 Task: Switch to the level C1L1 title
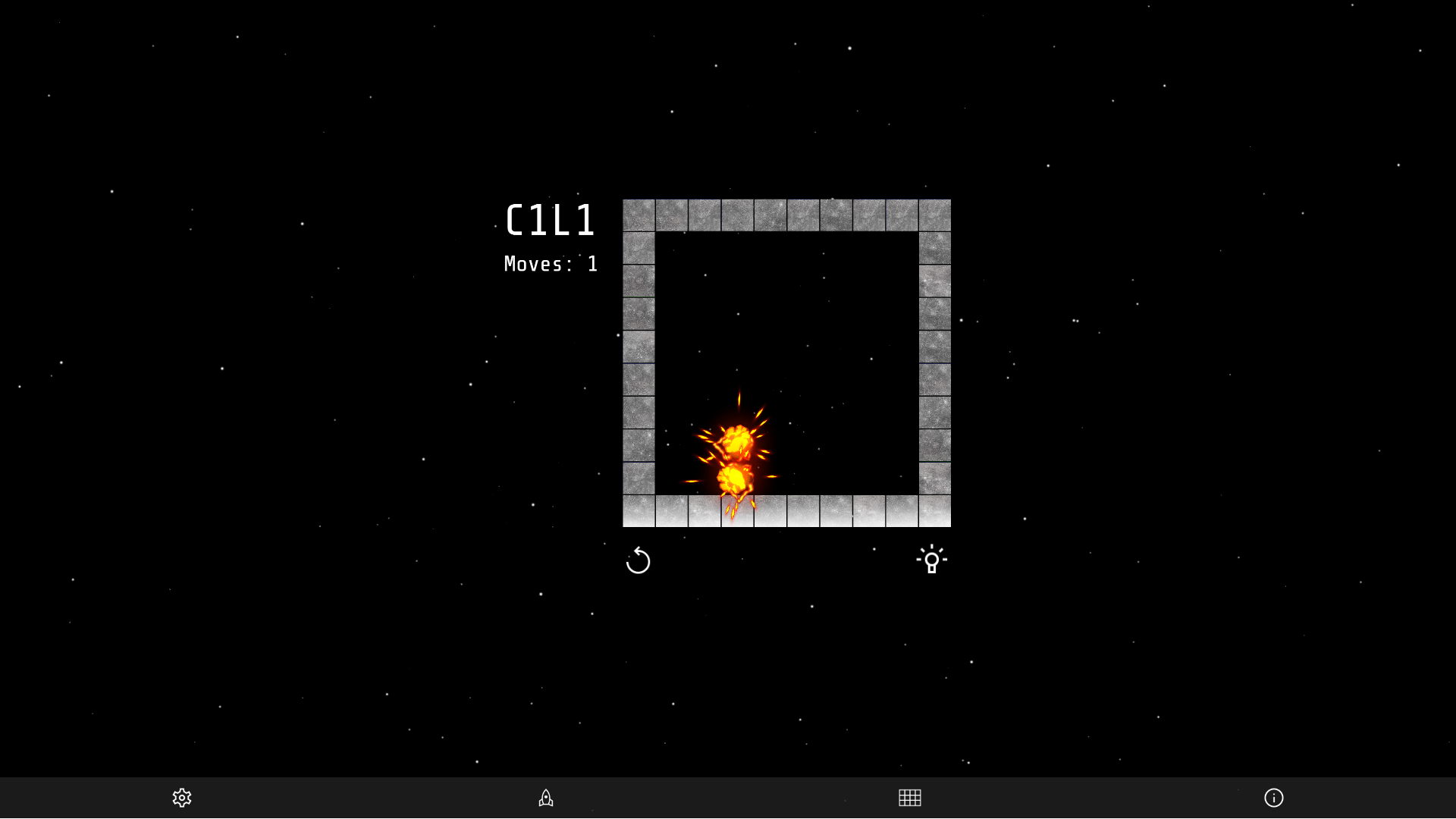pyautogui.click(x=551, y=221)
